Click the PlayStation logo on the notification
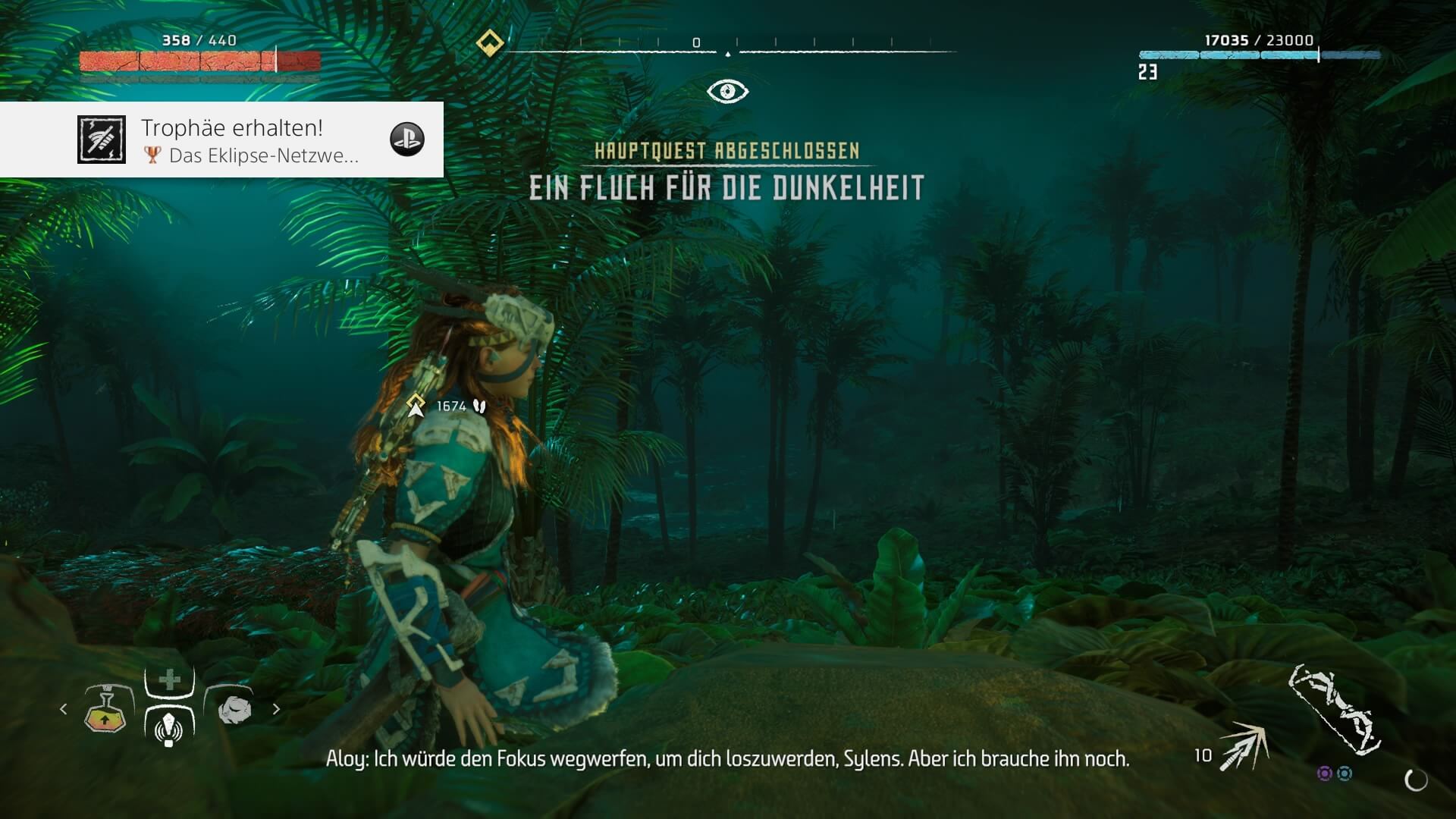The height and width of the screenshot is (819, 1456). click(407, 140)
